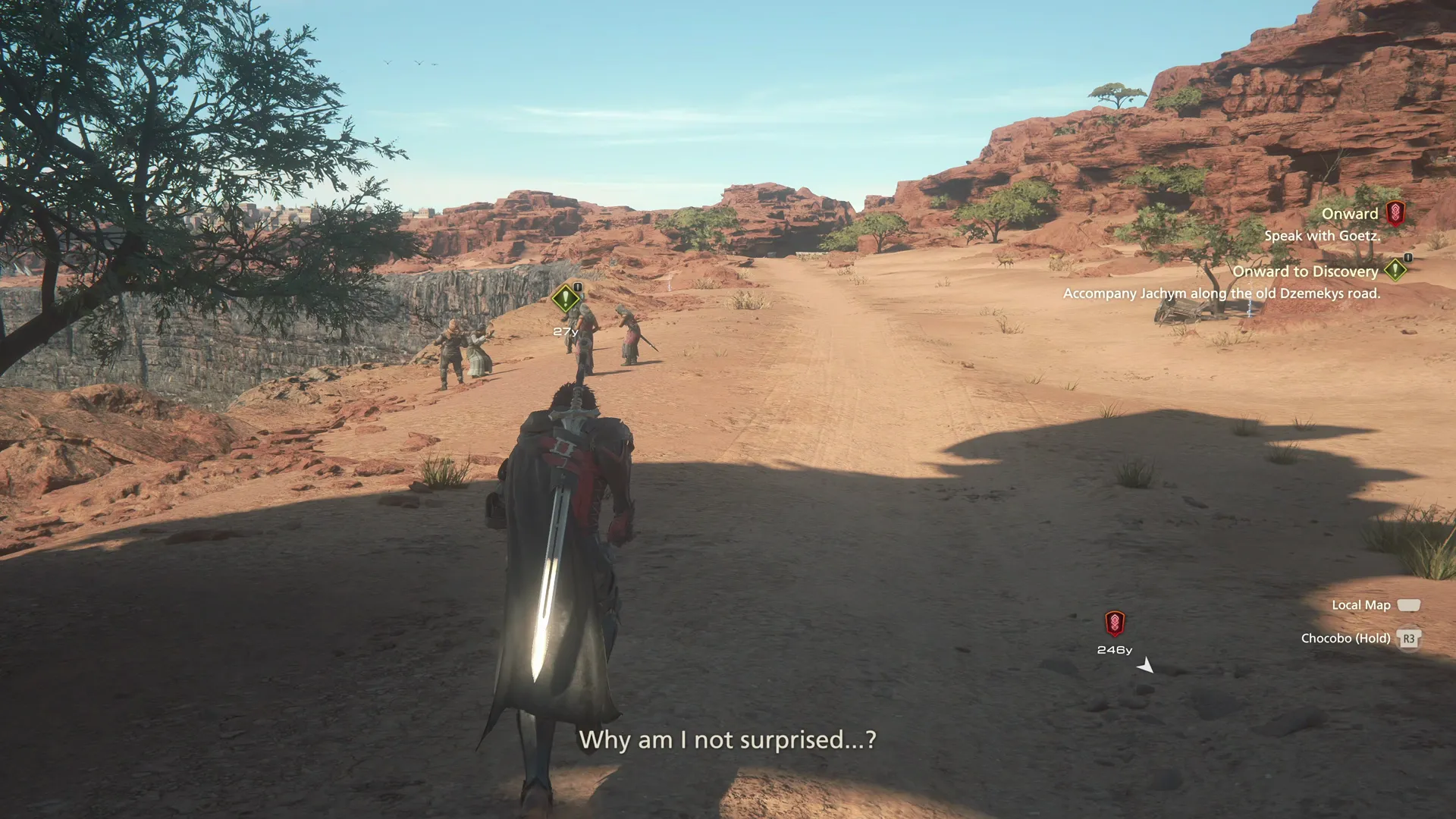
Task: Click the red 246y objective marker icon
Action: (1113, 623)
